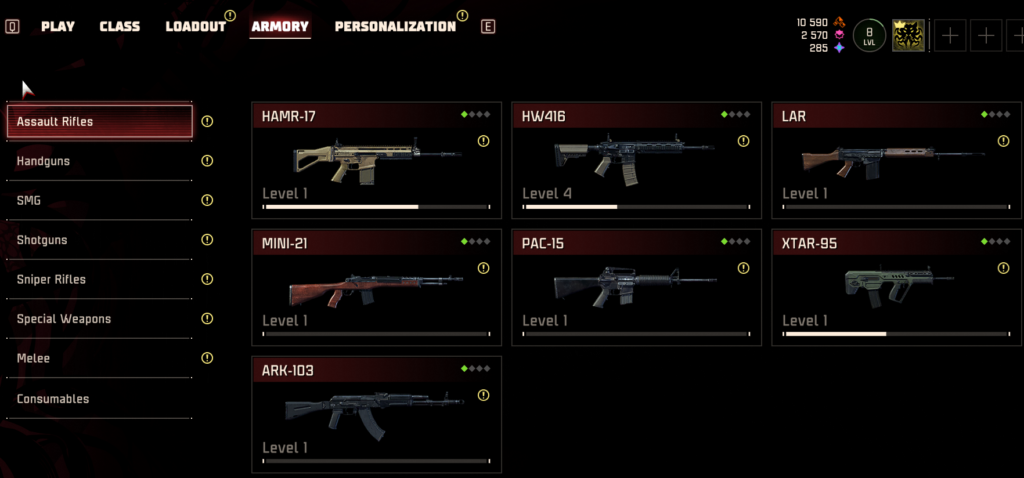This screenshot has width=1024, height=478.
Task: Open the Class tab
Action: pyautogui.click(x=120, y=26)
